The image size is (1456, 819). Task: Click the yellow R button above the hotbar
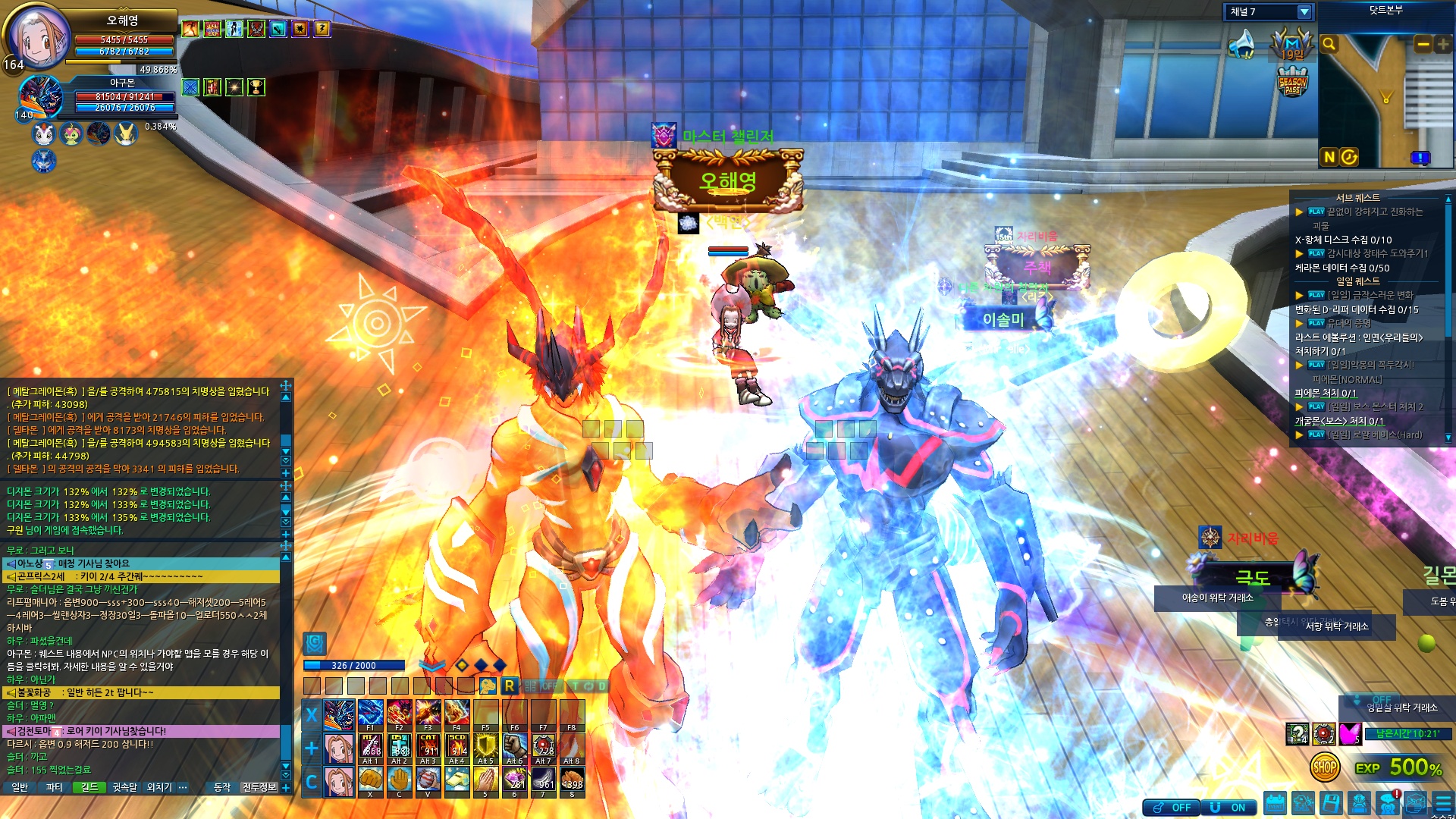click(x=509, y=686)
